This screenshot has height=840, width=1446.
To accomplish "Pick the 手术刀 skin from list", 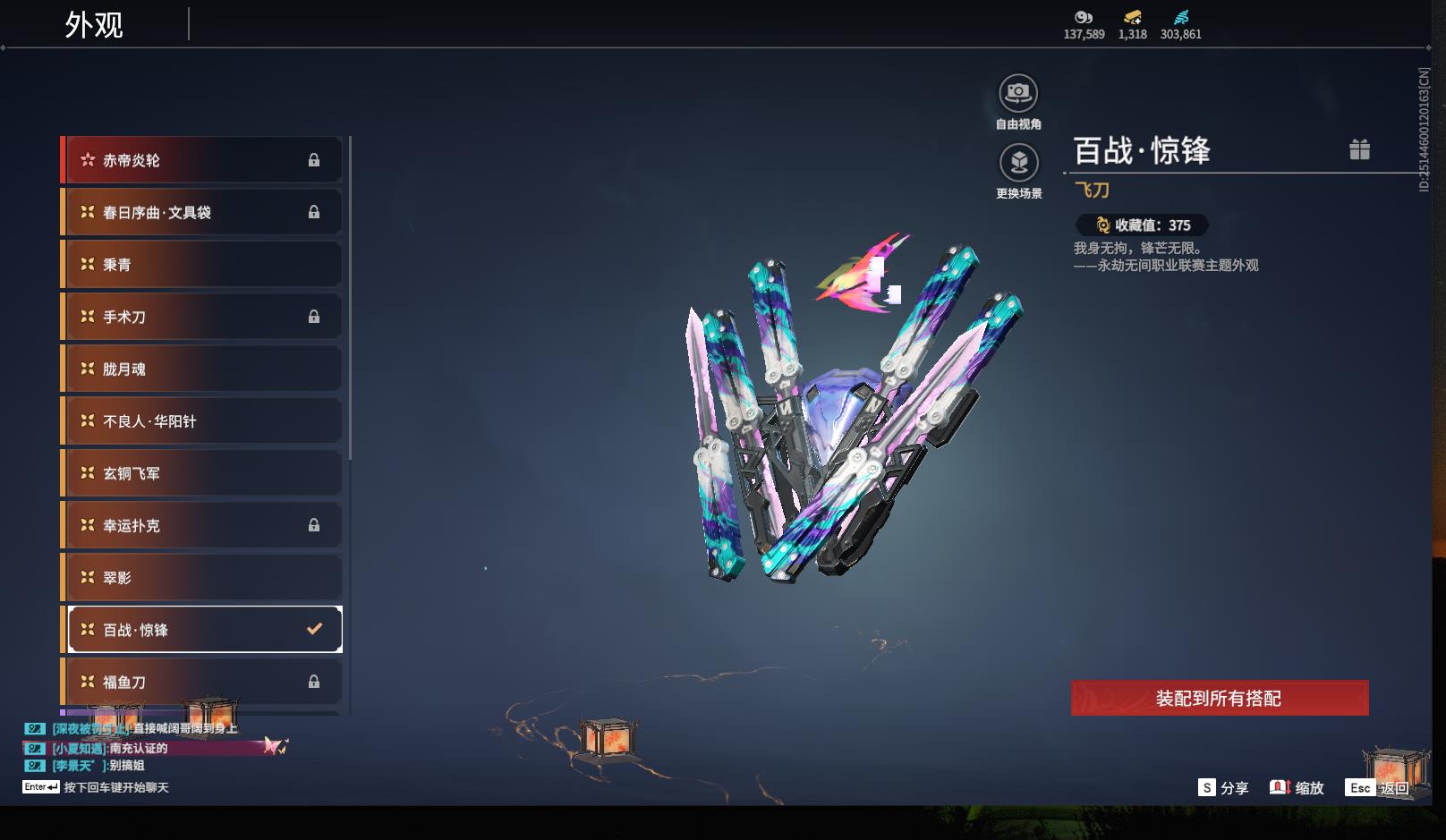I will pos(201,317).
